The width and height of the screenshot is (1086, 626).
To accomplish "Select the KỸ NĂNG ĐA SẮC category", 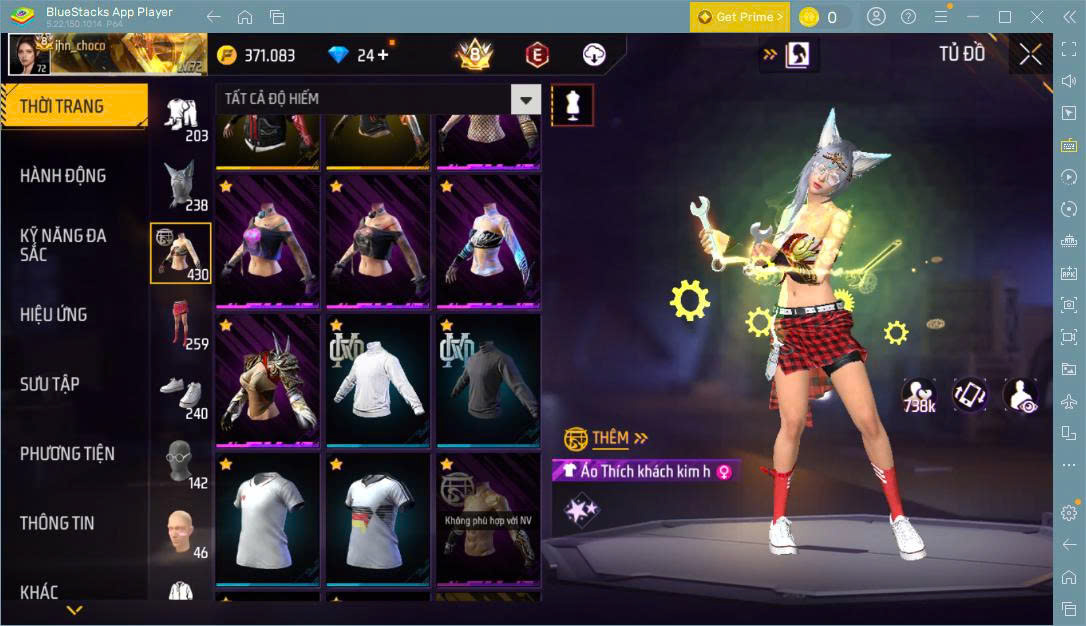I will click(x=63, y=245).
